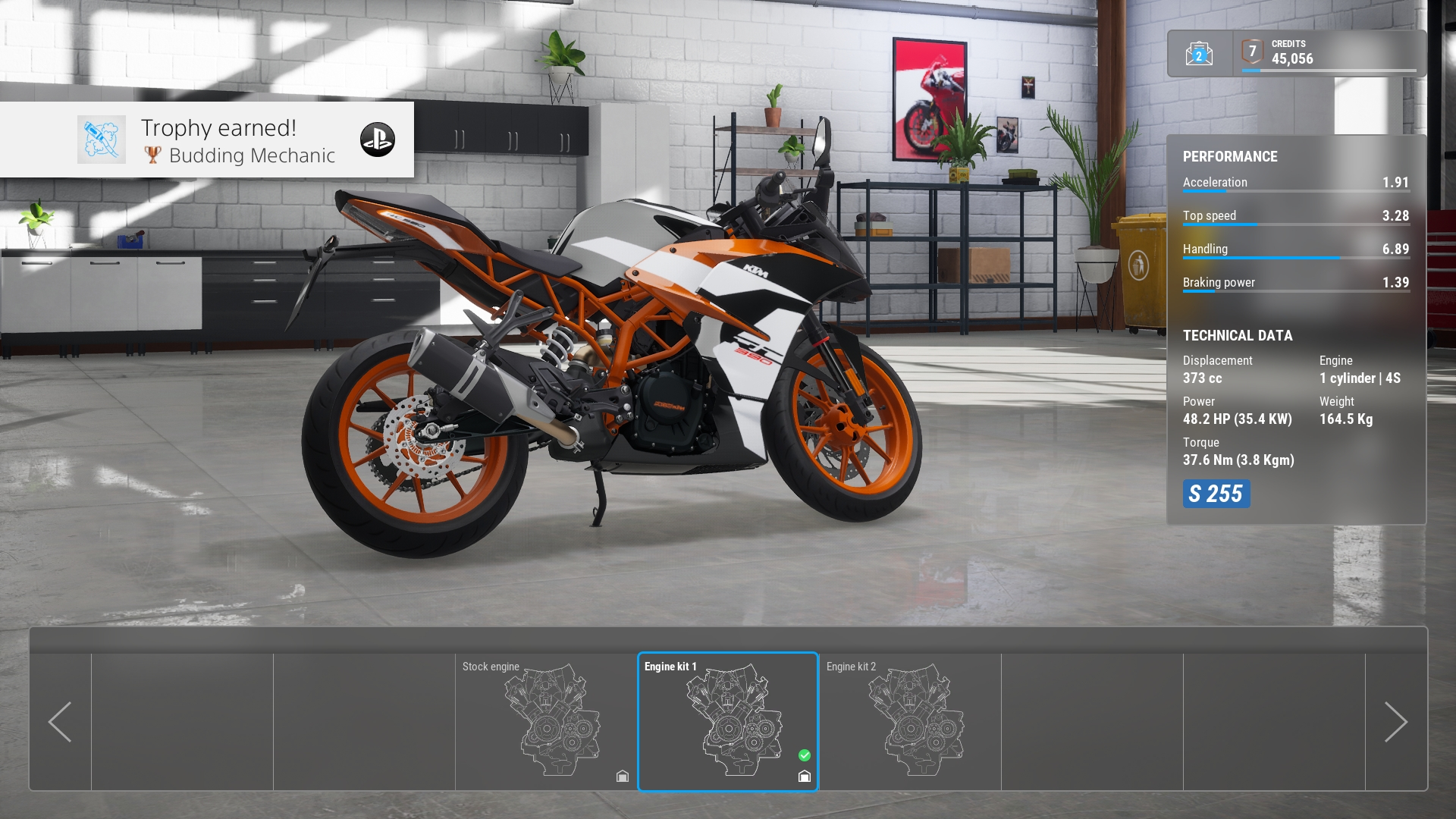The height and width of the screenshot is (819, 1456).
Task: Click the trophy cup icon beside Budding Mechanic
Action: click(x=154, y=157)
